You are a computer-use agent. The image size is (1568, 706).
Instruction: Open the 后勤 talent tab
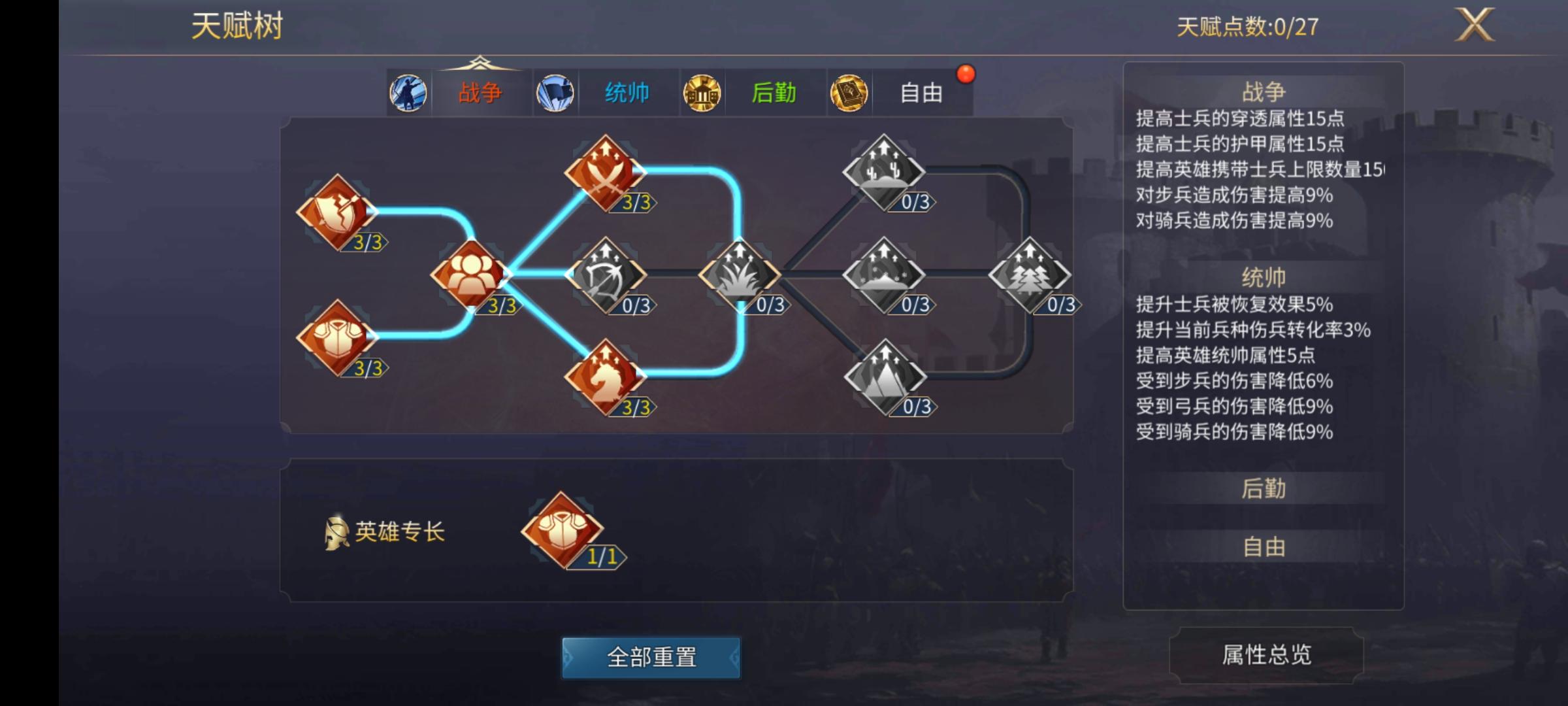(774, 93)
